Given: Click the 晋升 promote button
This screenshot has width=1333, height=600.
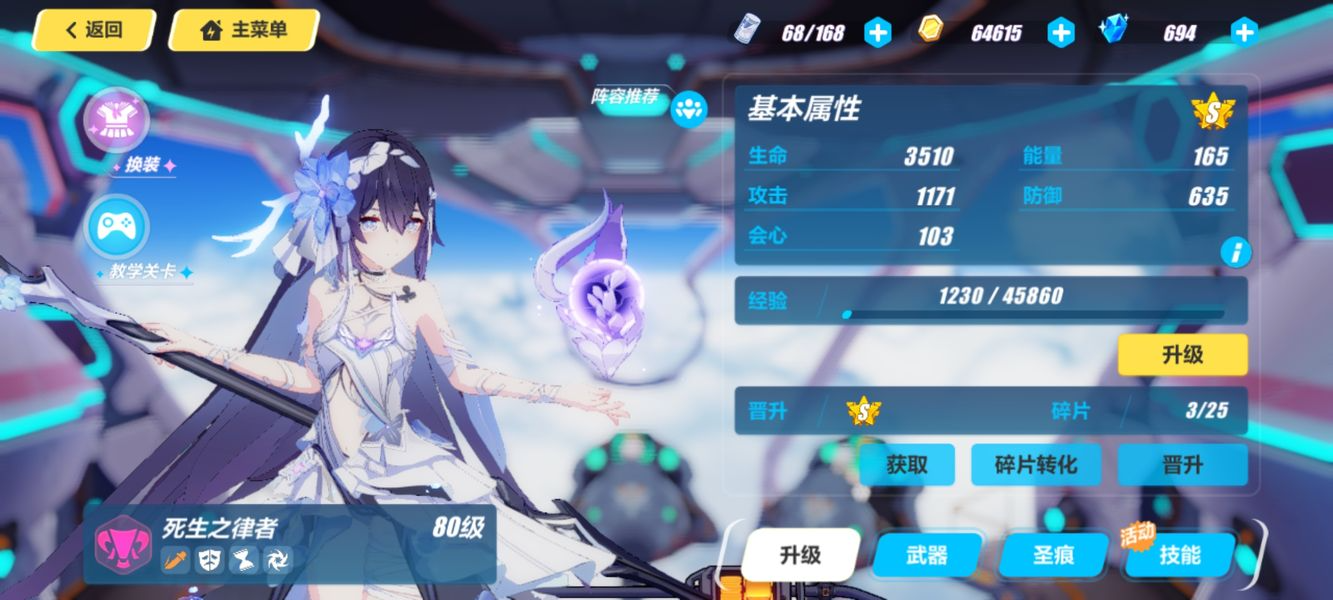Looking at the screenshot, I should (x=1182, y=465).
